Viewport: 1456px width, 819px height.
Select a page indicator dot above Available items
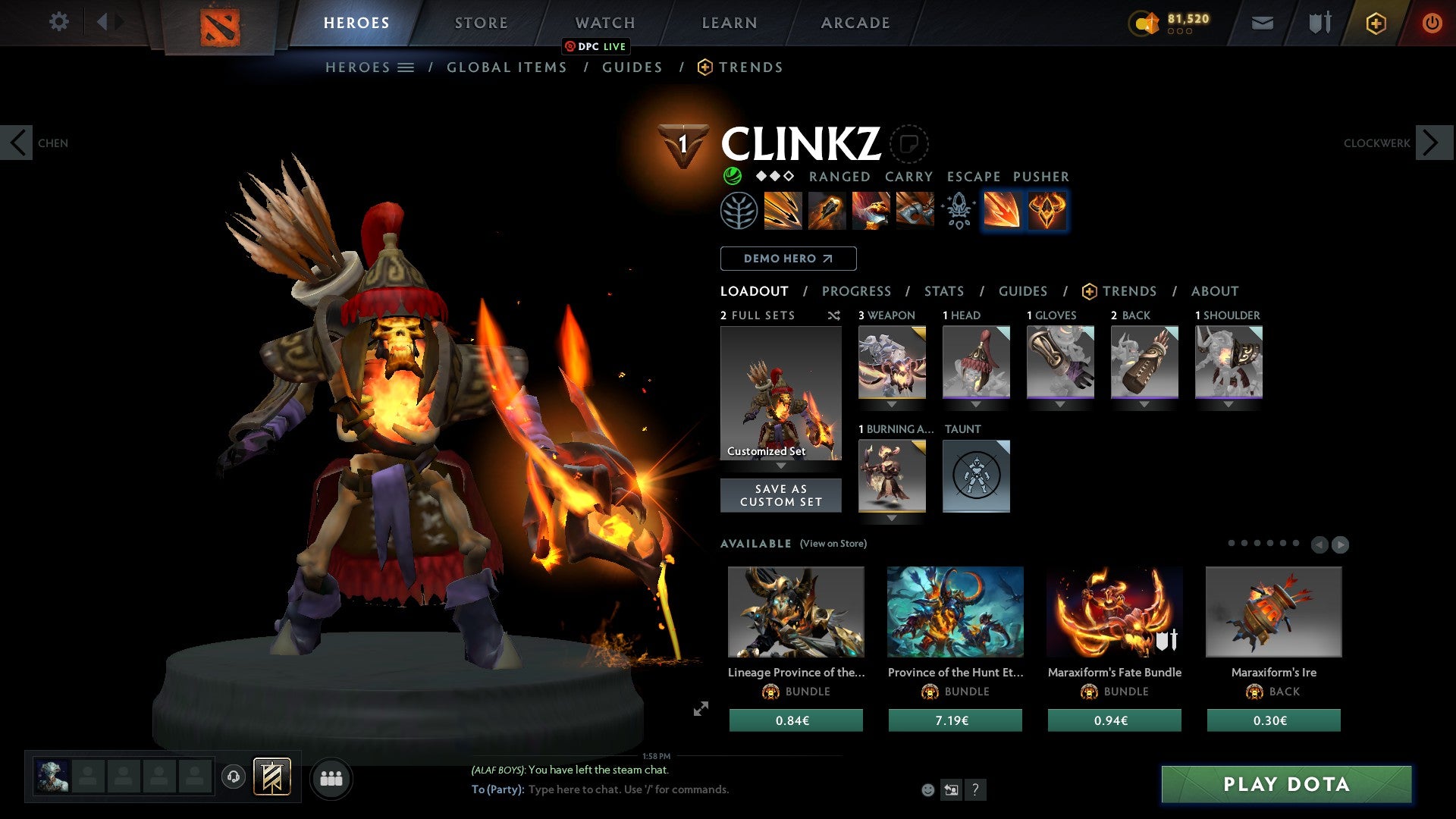click(1231, 542)
